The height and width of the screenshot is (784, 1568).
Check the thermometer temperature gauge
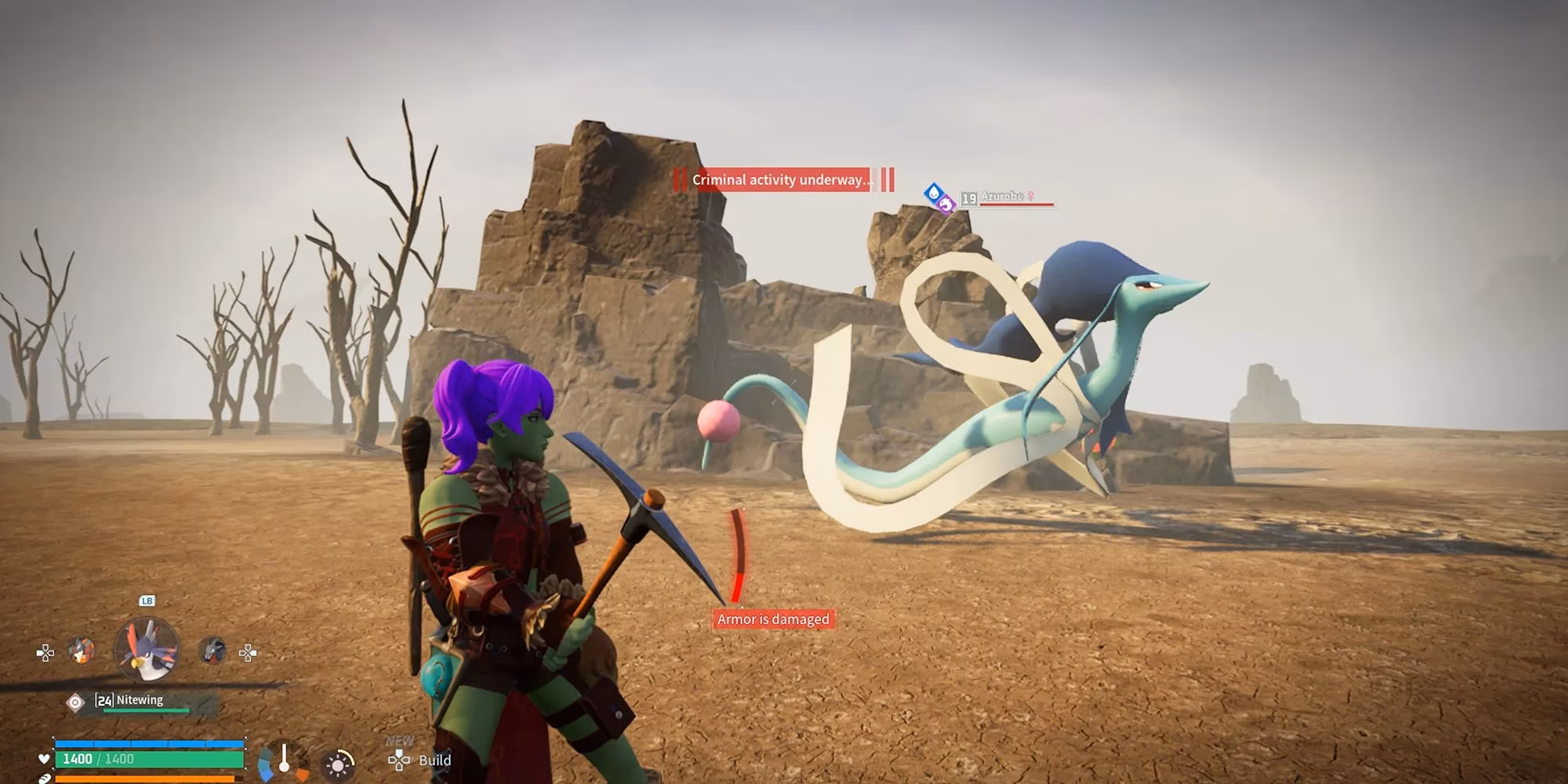(284, 759)
